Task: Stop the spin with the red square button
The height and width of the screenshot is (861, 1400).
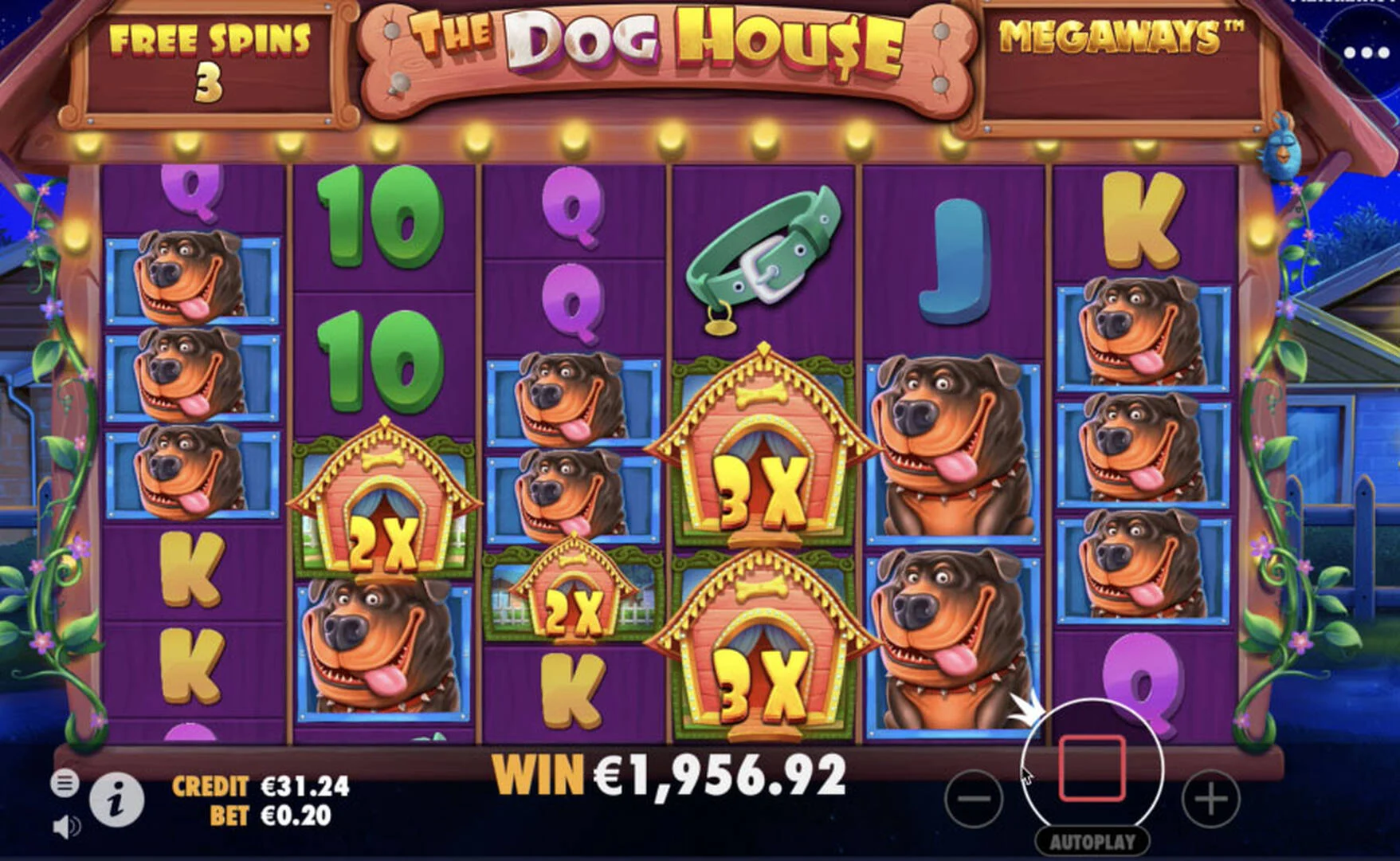Action: click(1092, 769)
